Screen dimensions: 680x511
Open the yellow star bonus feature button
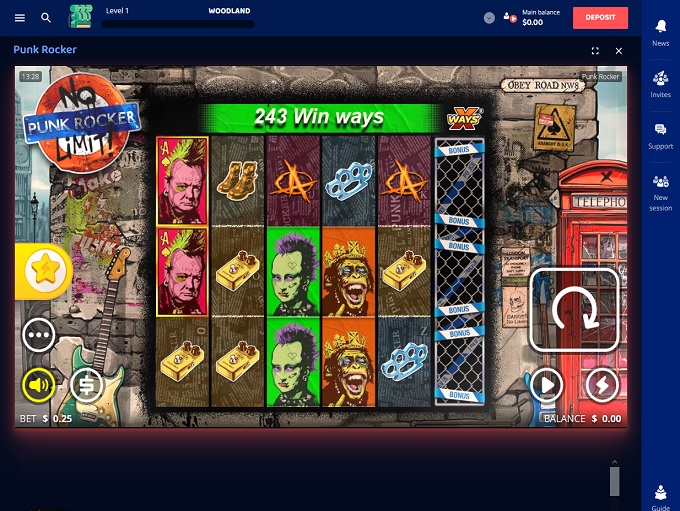tap(46, 269)
